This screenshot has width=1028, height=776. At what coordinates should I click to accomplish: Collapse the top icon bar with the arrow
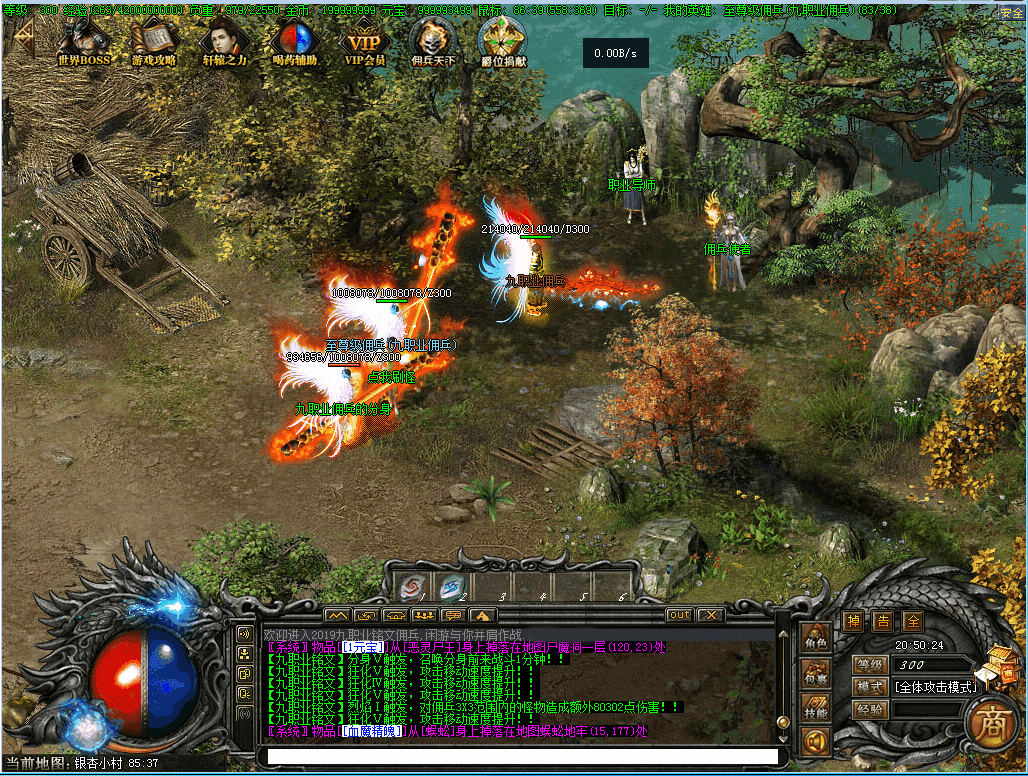tap(22, 40)
